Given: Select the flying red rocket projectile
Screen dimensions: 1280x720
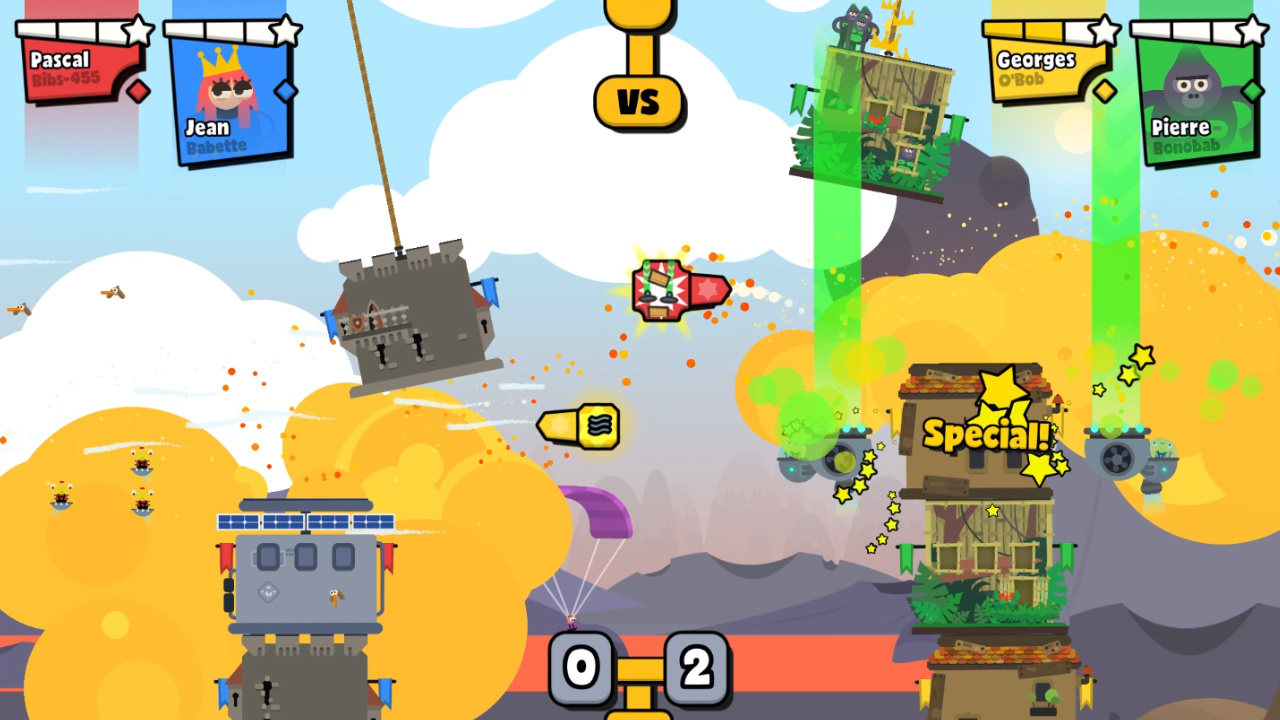Looking at the screenshot, I should 680,288.
